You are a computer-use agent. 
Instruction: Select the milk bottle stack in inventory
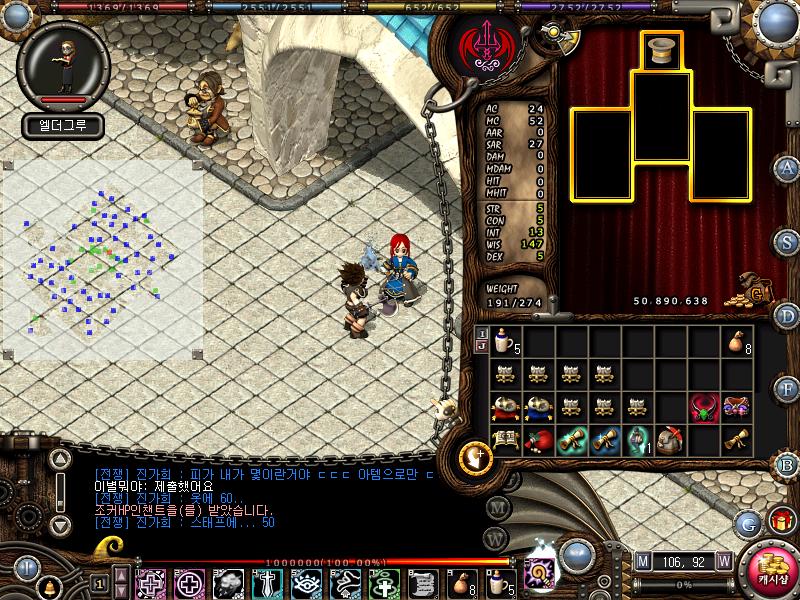click(x=505, y=343)
